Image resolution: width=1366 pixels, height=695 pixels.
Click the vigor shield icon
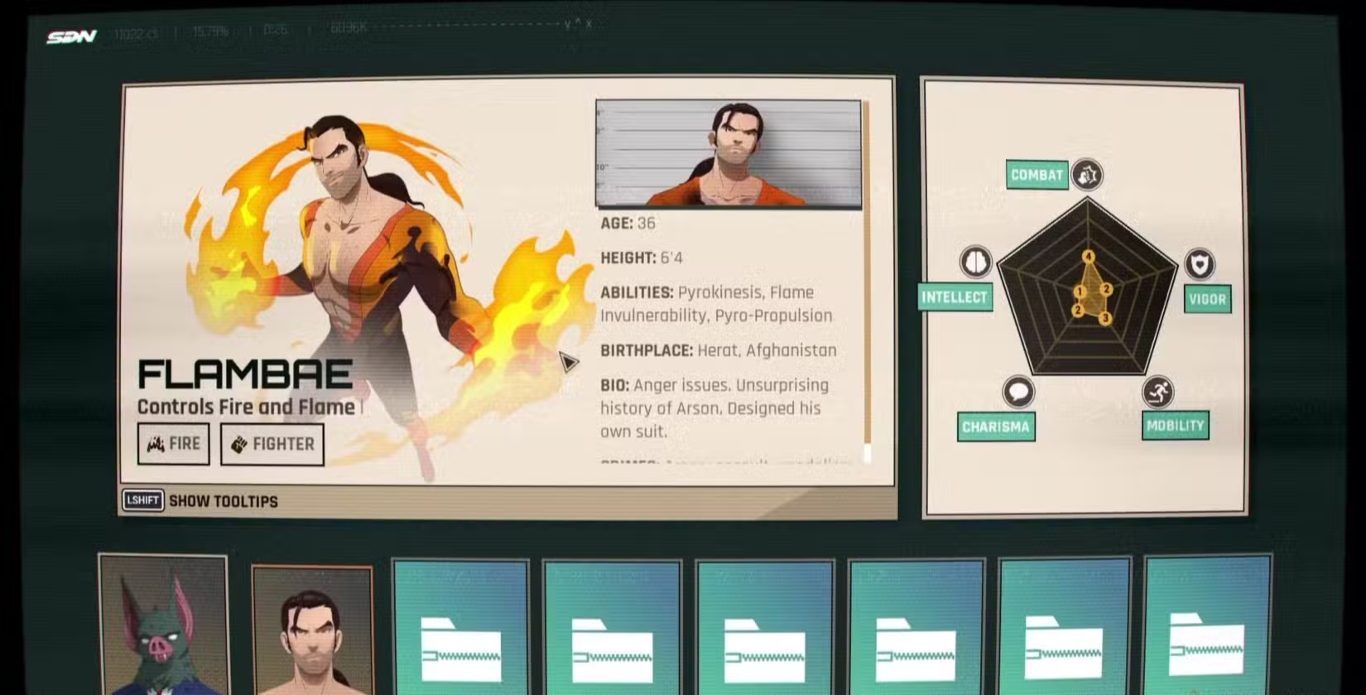click(1199, 264)
